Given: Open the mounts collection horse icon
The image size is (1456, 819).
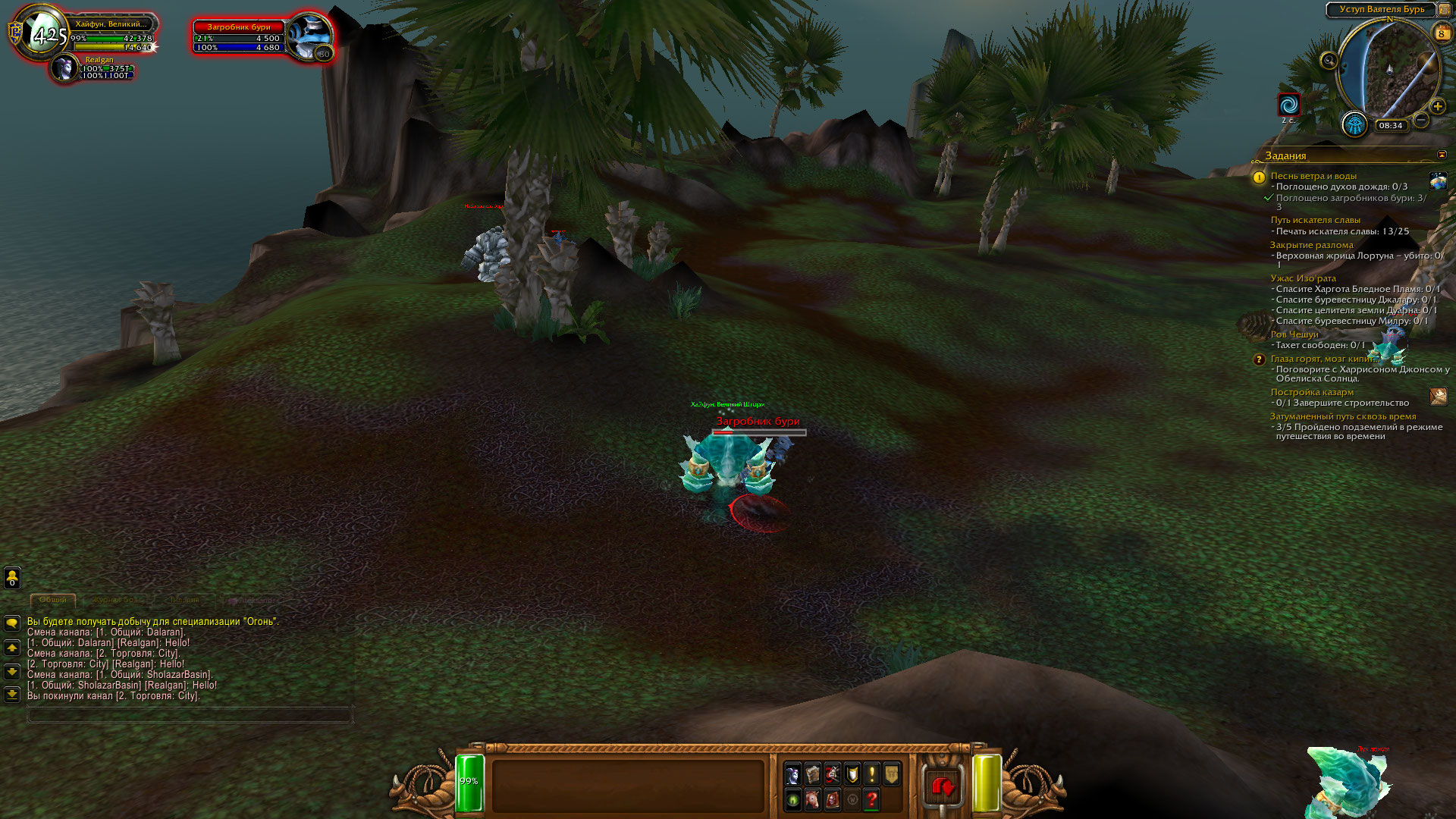Looking at the screenshot, I should pyautogui.click(x=812, y=799).
